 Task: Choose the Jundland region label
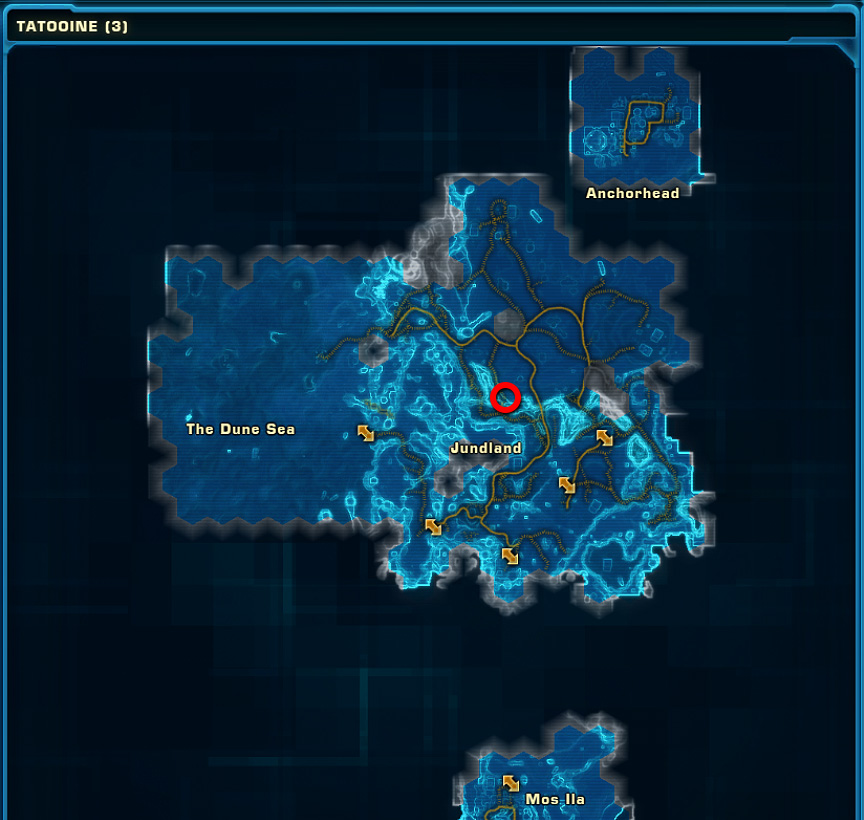pyautogui.click(x=486, y=448)
